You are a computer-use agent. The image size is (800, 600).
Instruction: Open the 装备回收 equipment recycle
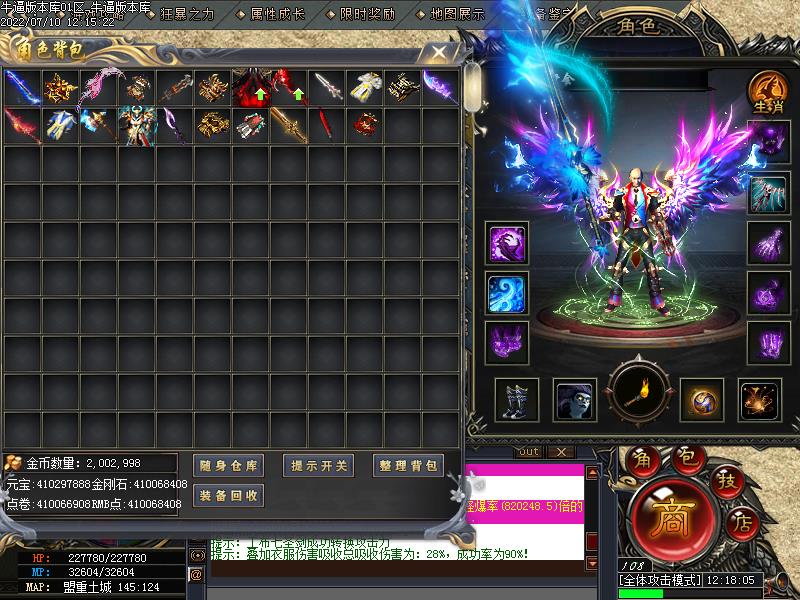[x=228, y=495]
